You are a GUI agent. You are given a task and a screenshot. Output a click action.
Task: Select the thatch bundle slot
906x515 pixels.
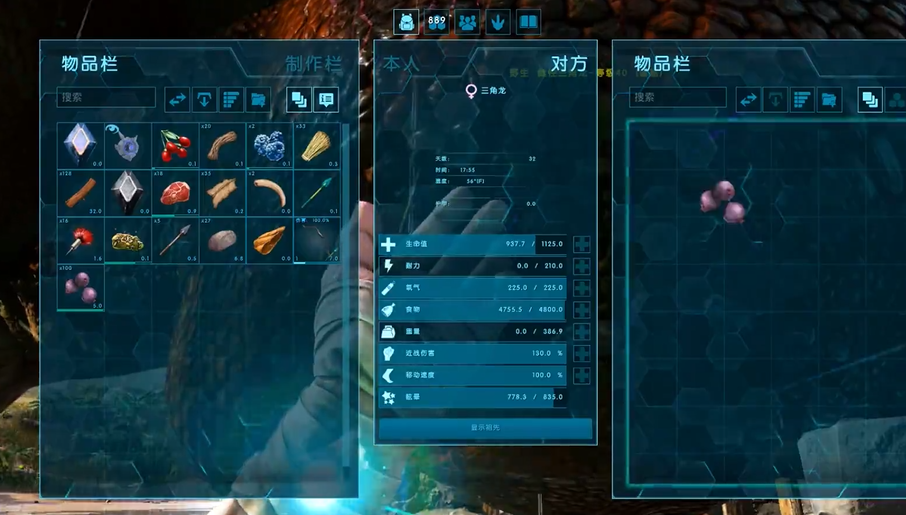tap(316, 146)
